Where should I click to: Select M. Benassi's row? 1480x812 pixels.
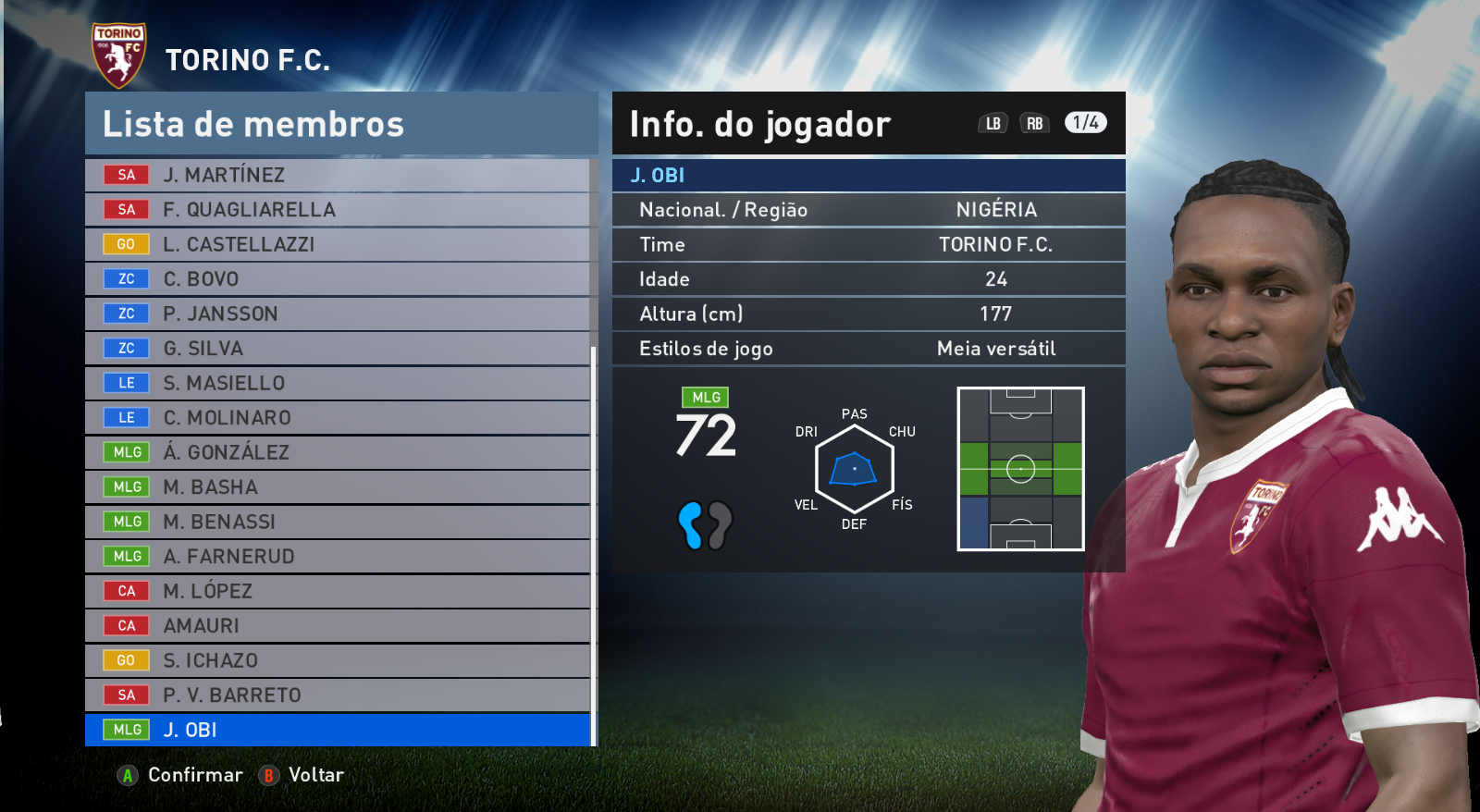tap(337, 522)
